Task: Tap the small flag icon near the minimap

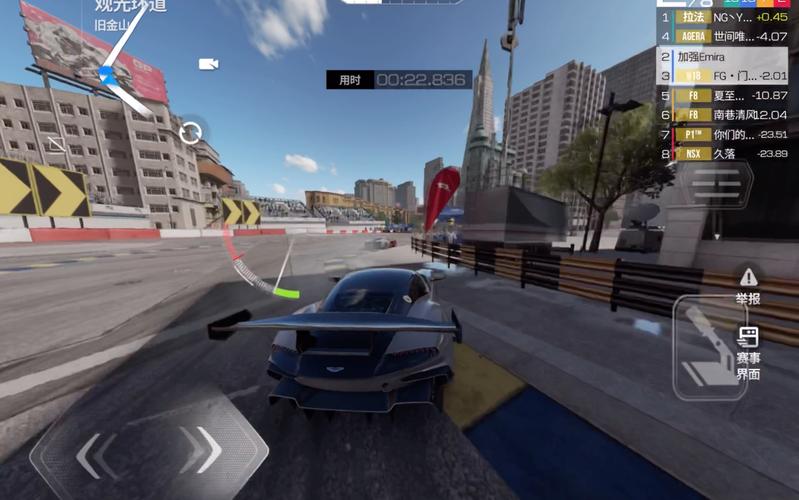Action: tap(57, 145)
